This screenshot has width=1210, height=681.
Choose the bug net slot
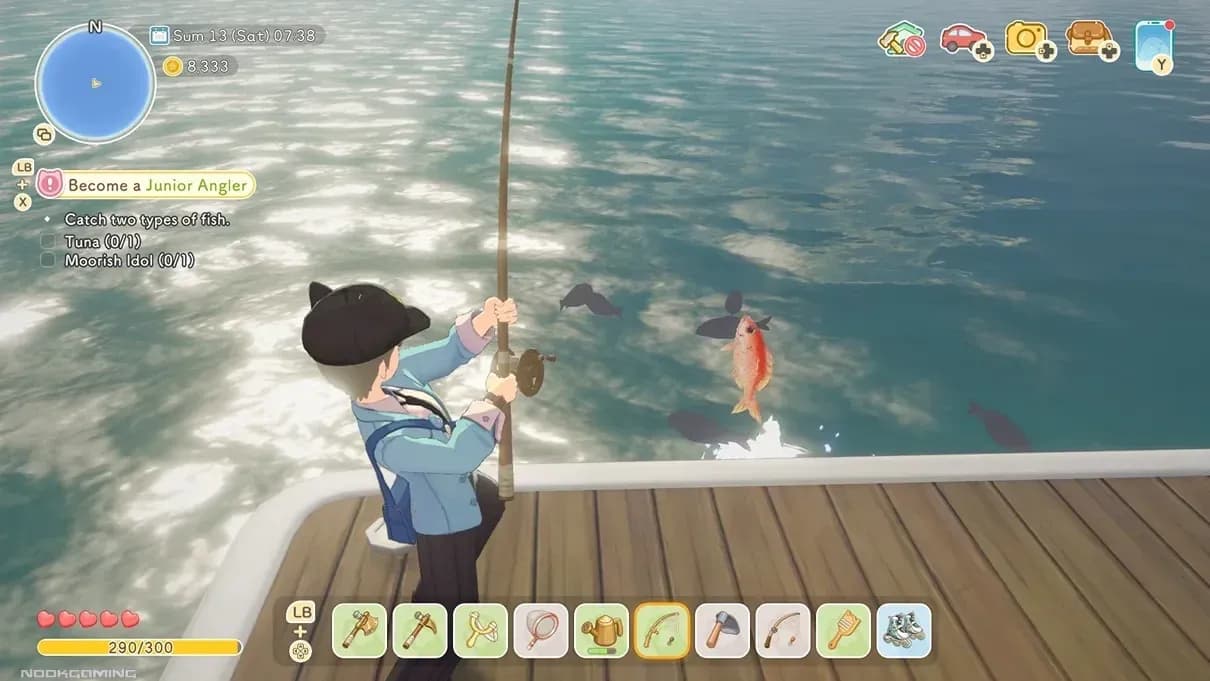tap(541, 631)
